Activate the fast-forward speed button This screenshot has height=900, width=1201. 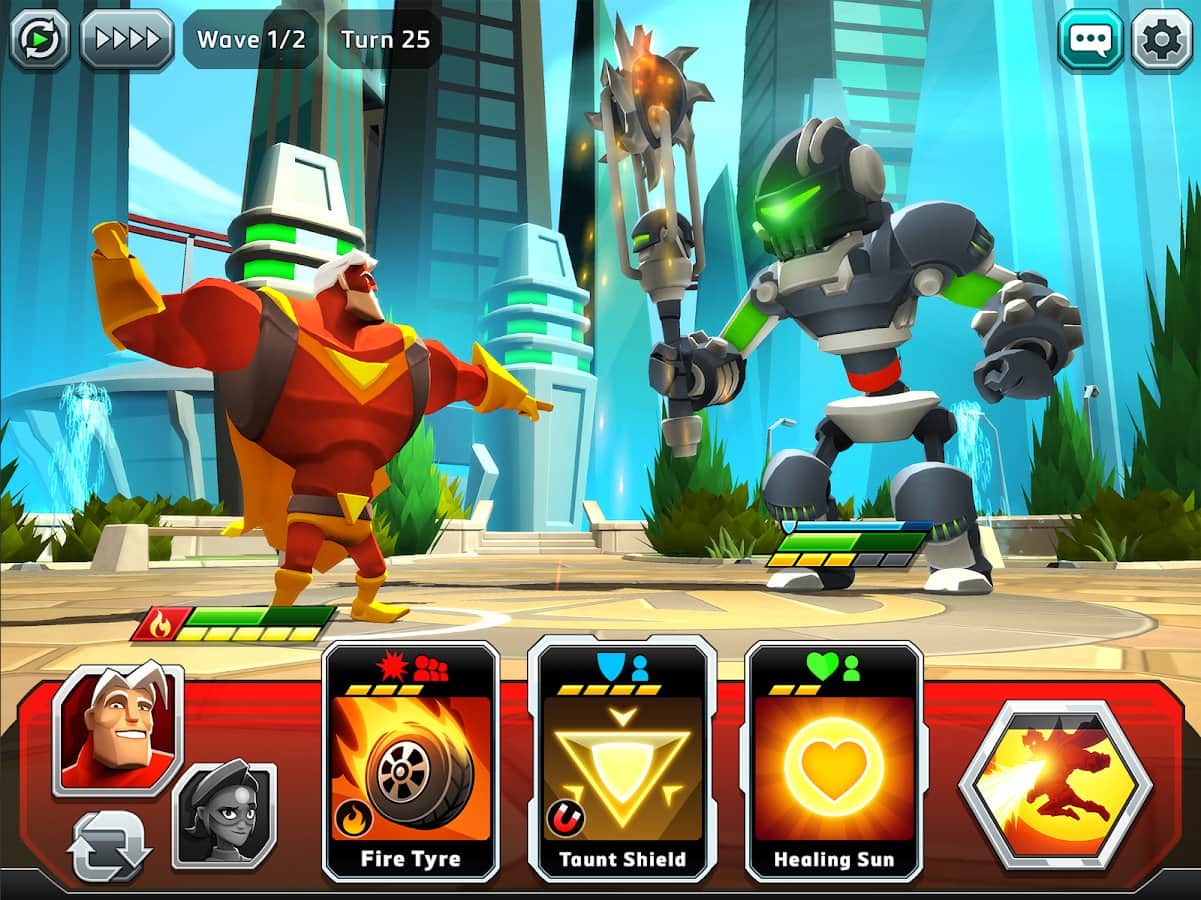[x=127, y=39]
